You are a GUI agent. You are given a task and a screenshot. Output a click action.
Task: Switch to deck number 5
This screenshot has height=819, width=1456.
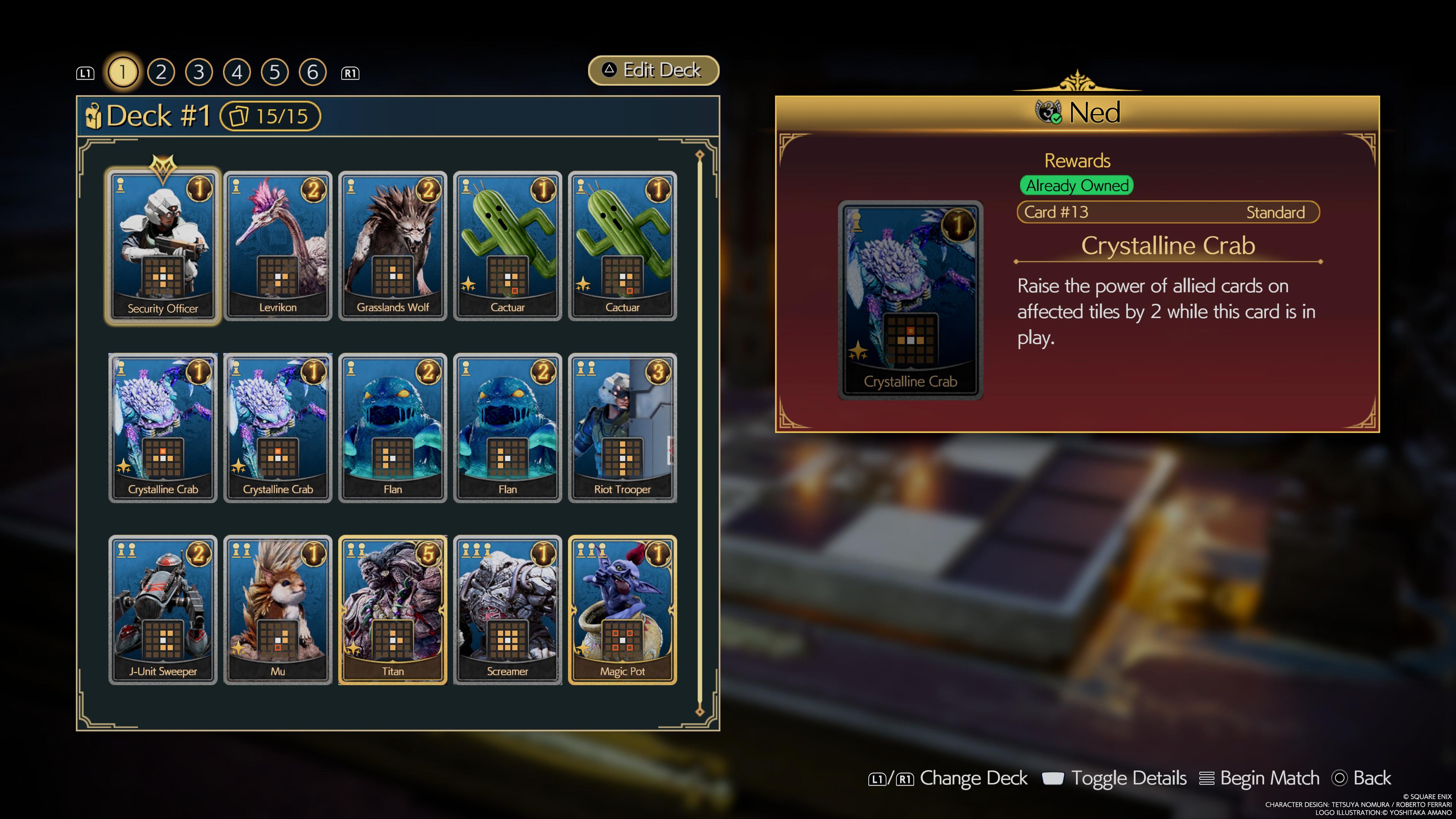point(275,72)
